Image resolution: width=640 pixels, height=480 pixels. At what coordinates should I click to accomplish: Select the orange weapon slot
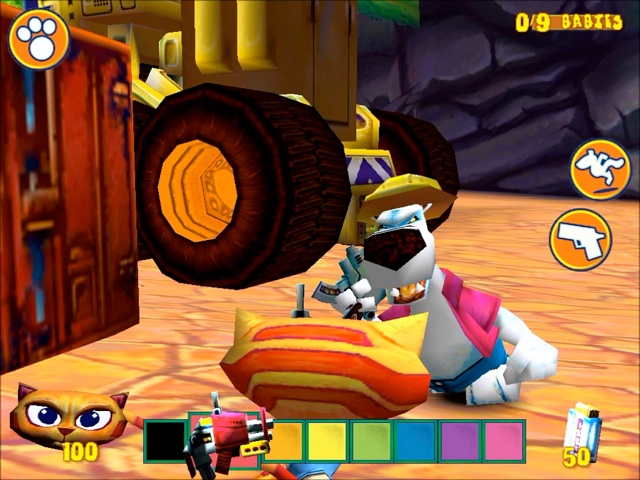(285, 441)
